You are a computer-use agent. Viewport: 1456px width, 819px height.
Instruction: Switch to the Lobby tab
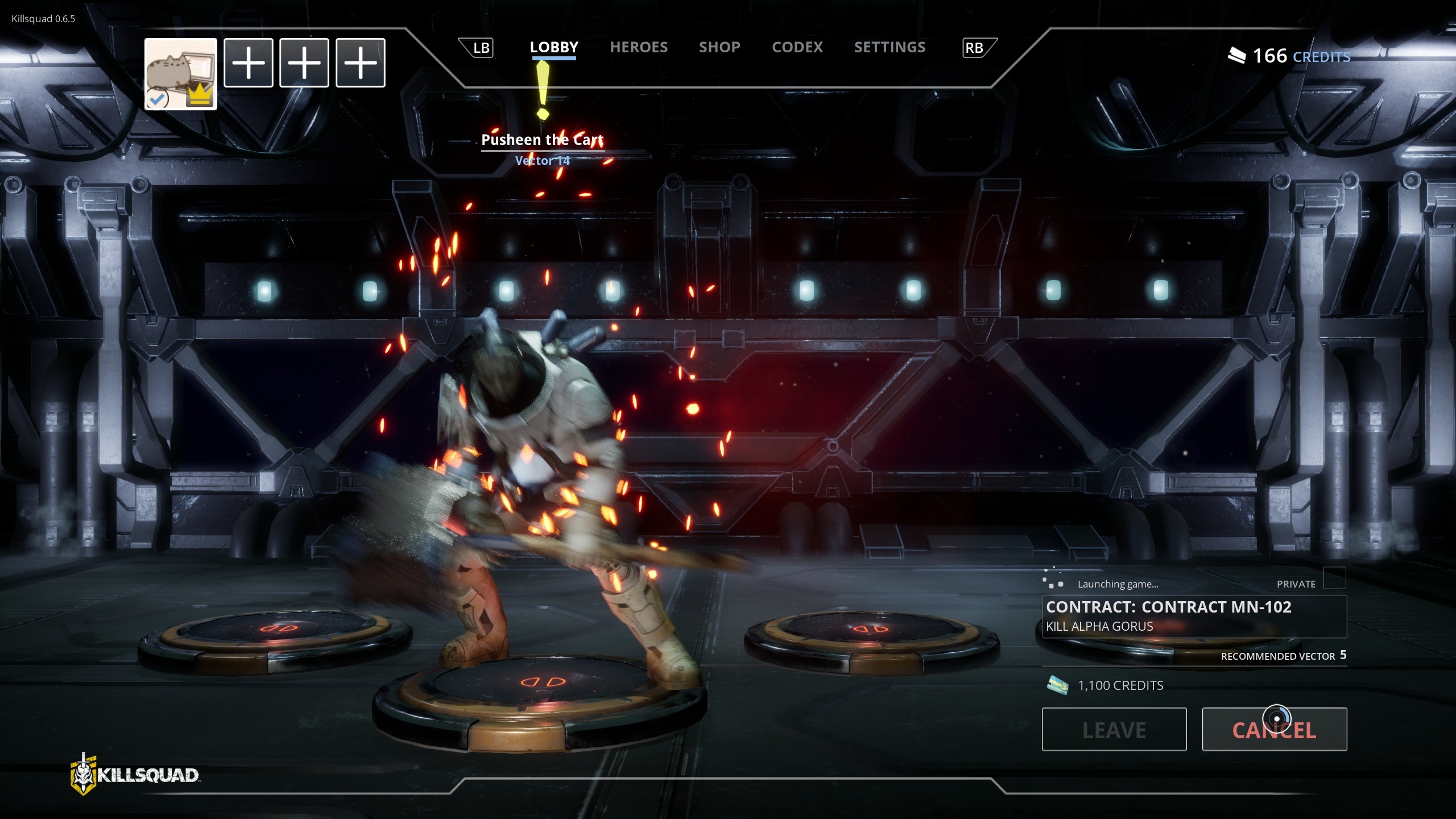553,47
